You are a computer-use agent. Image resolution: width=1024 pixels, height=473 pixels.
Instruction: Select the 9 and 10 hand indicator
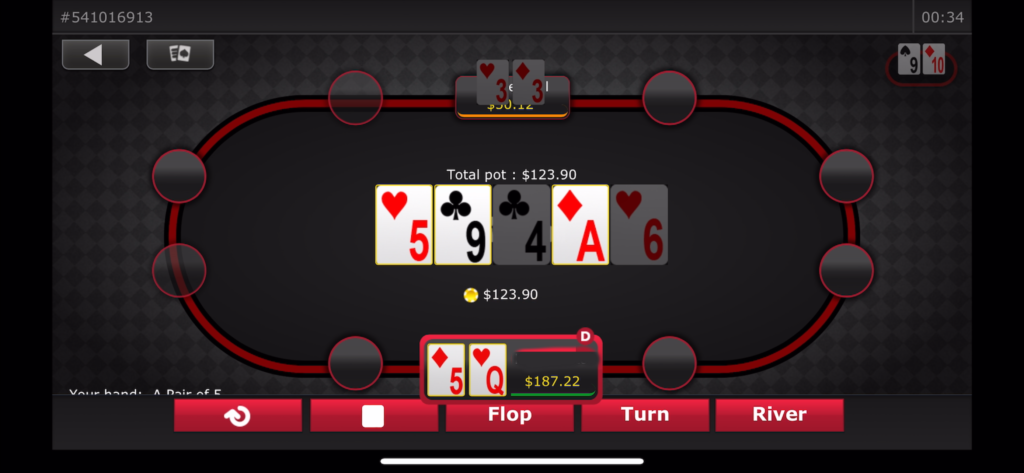coord(921,64)
